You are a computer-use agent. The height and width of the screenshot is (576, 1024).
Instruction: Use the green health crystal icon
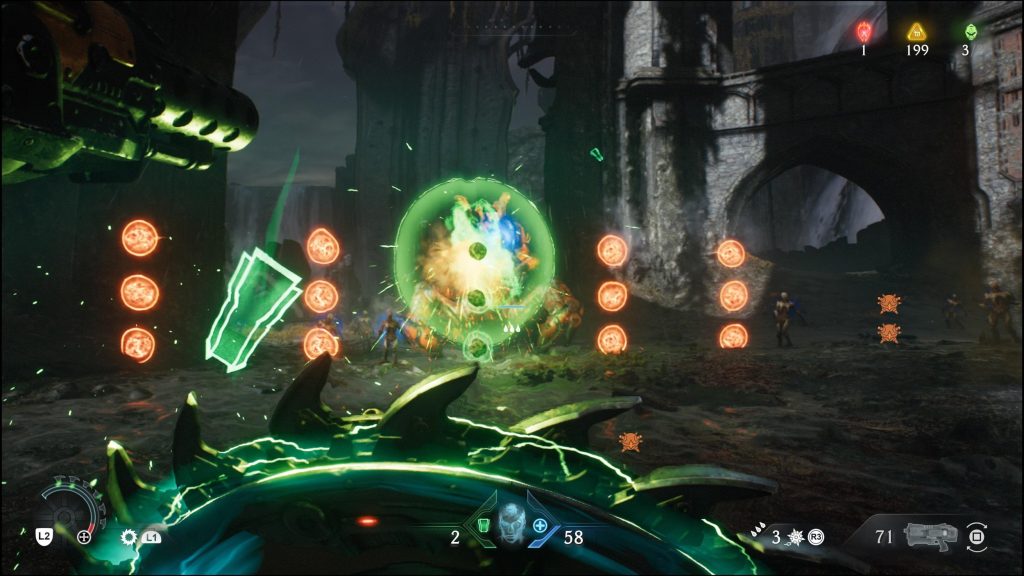[x=482, y=526]
